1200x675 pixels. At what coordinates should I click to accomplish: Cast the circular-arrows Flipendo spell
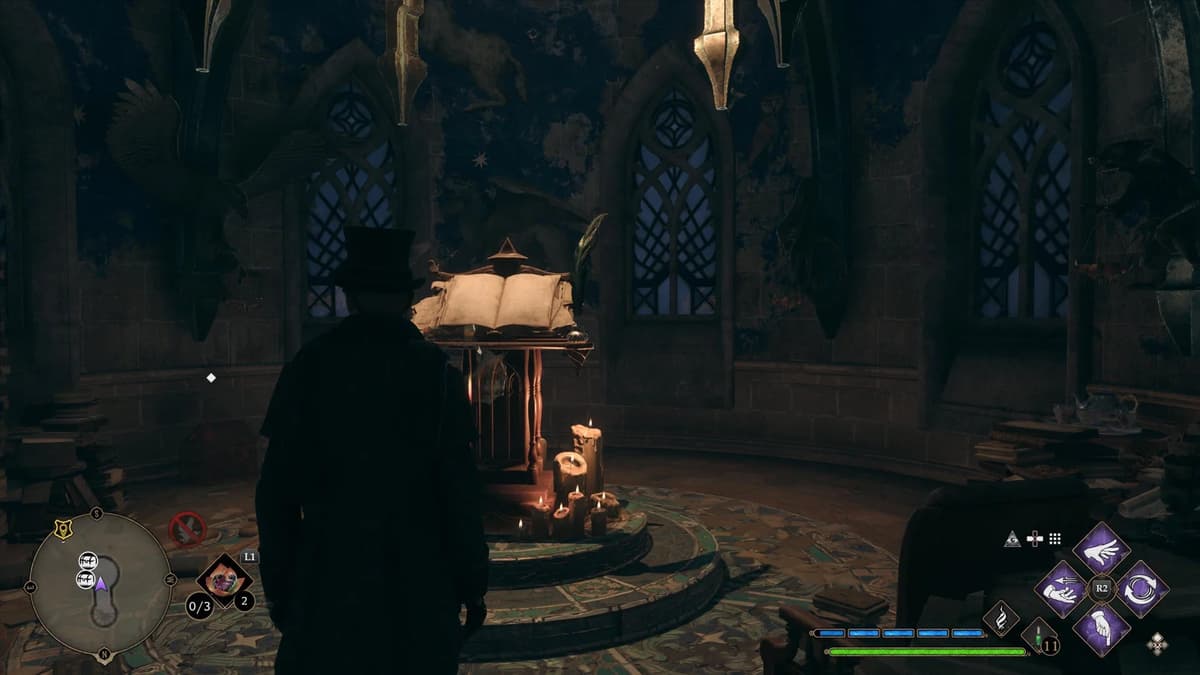(1141, 589)
